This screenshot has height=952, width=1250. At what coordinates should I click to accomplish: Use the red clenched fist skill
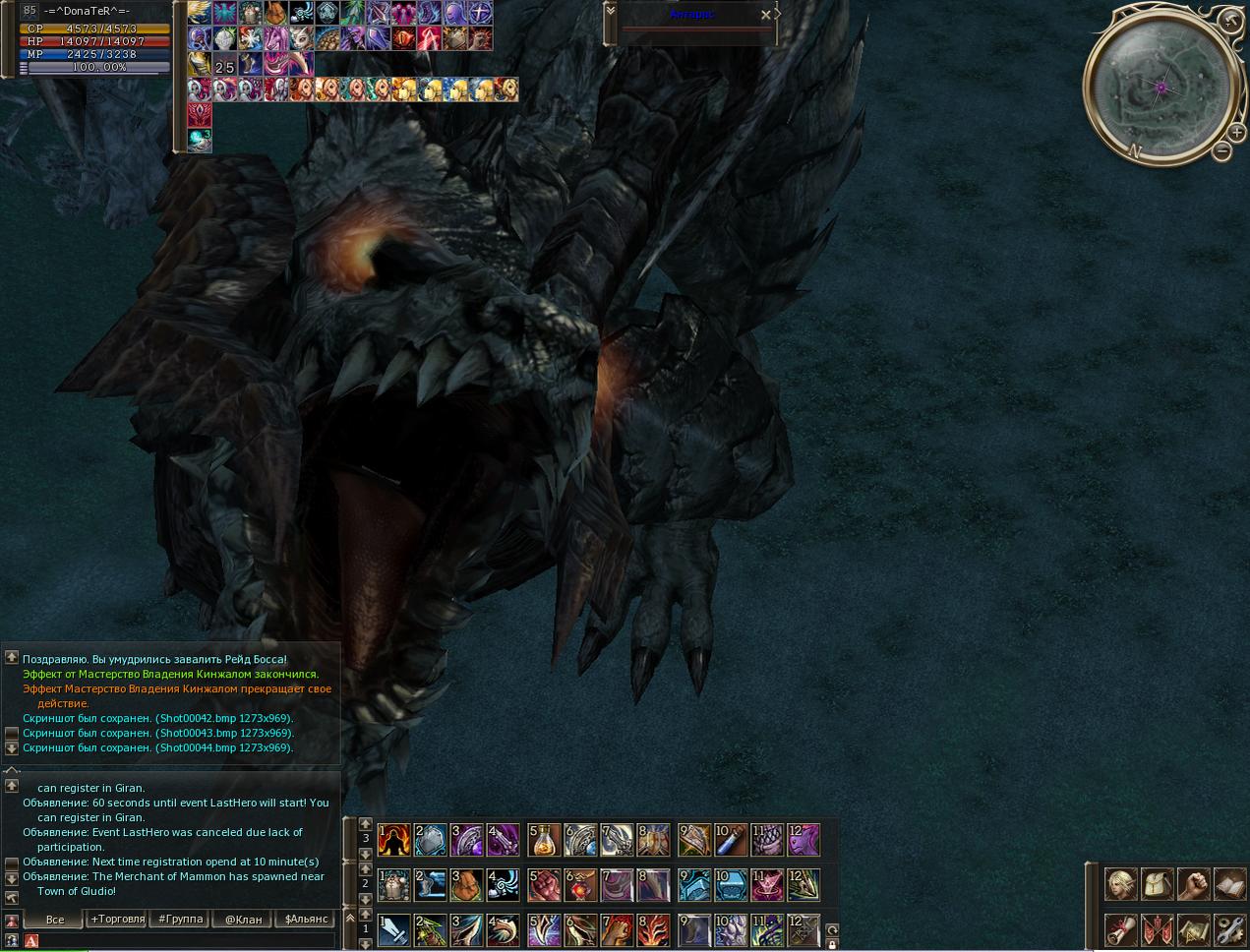544,885
